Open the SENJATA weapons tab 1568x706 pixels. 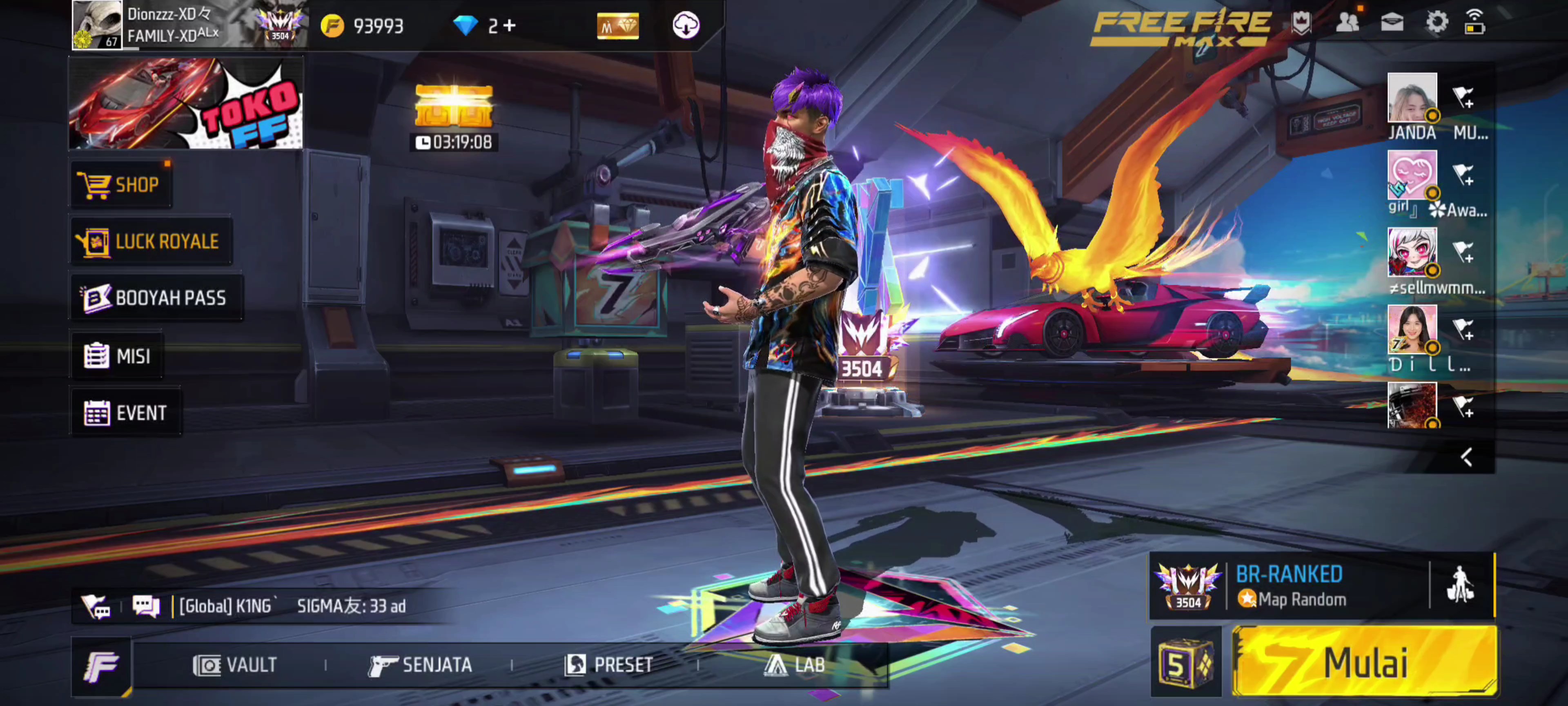[x=420, y=665]
